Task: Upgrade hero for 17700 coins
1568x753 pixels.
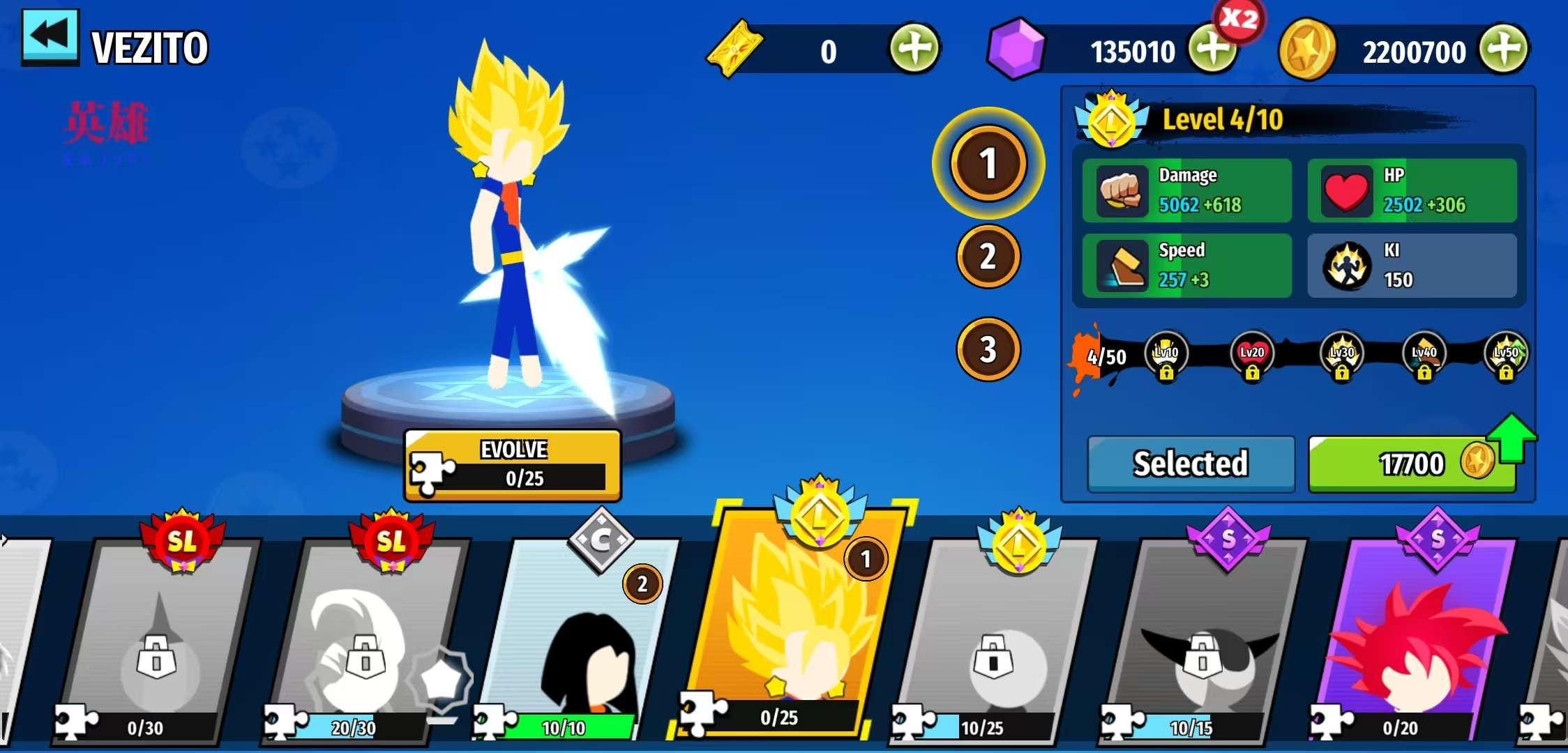Action: point(1412,464)
